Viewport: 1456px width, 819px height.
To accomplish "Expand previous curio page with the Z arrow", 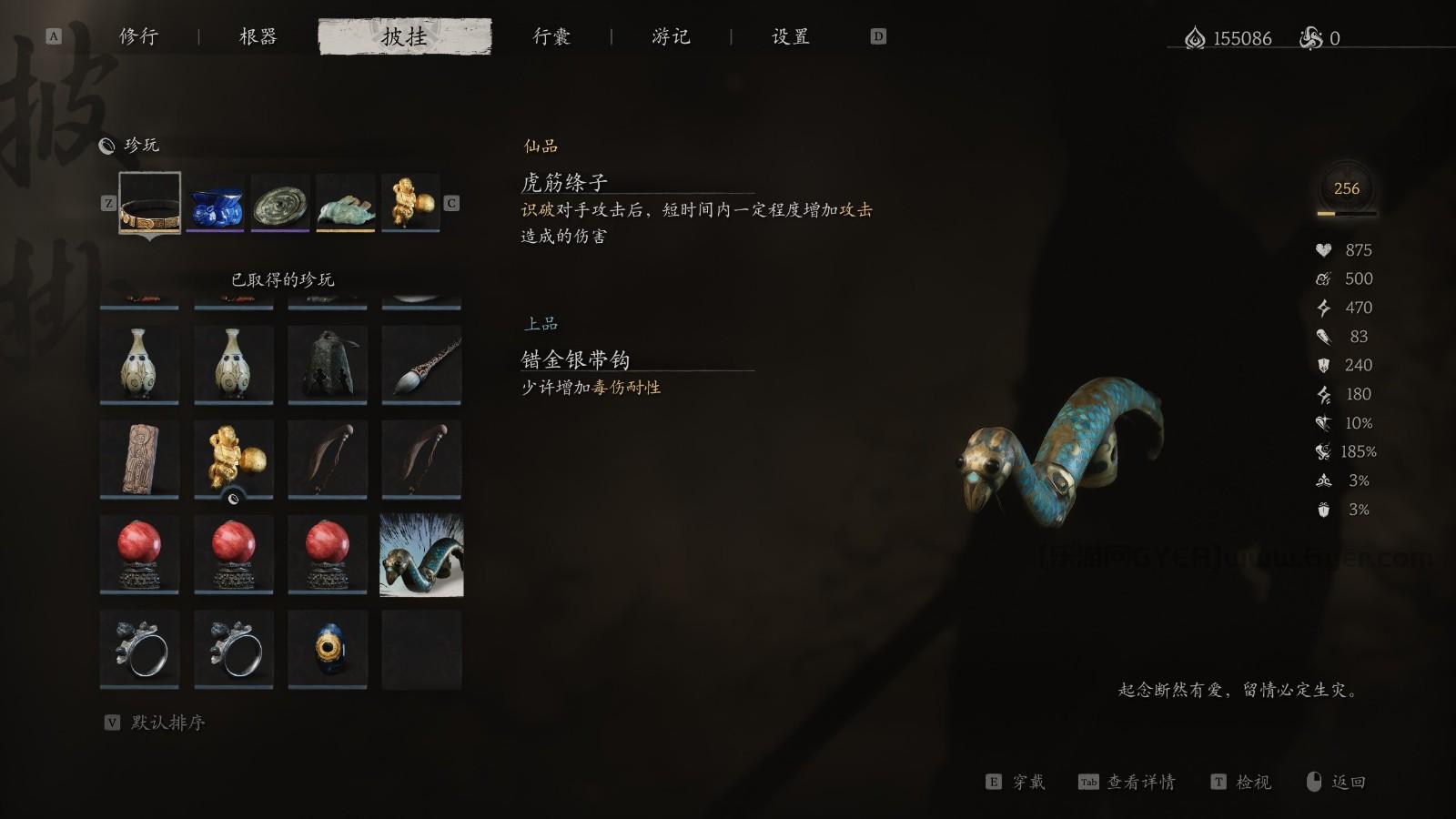I will [109, 202].
